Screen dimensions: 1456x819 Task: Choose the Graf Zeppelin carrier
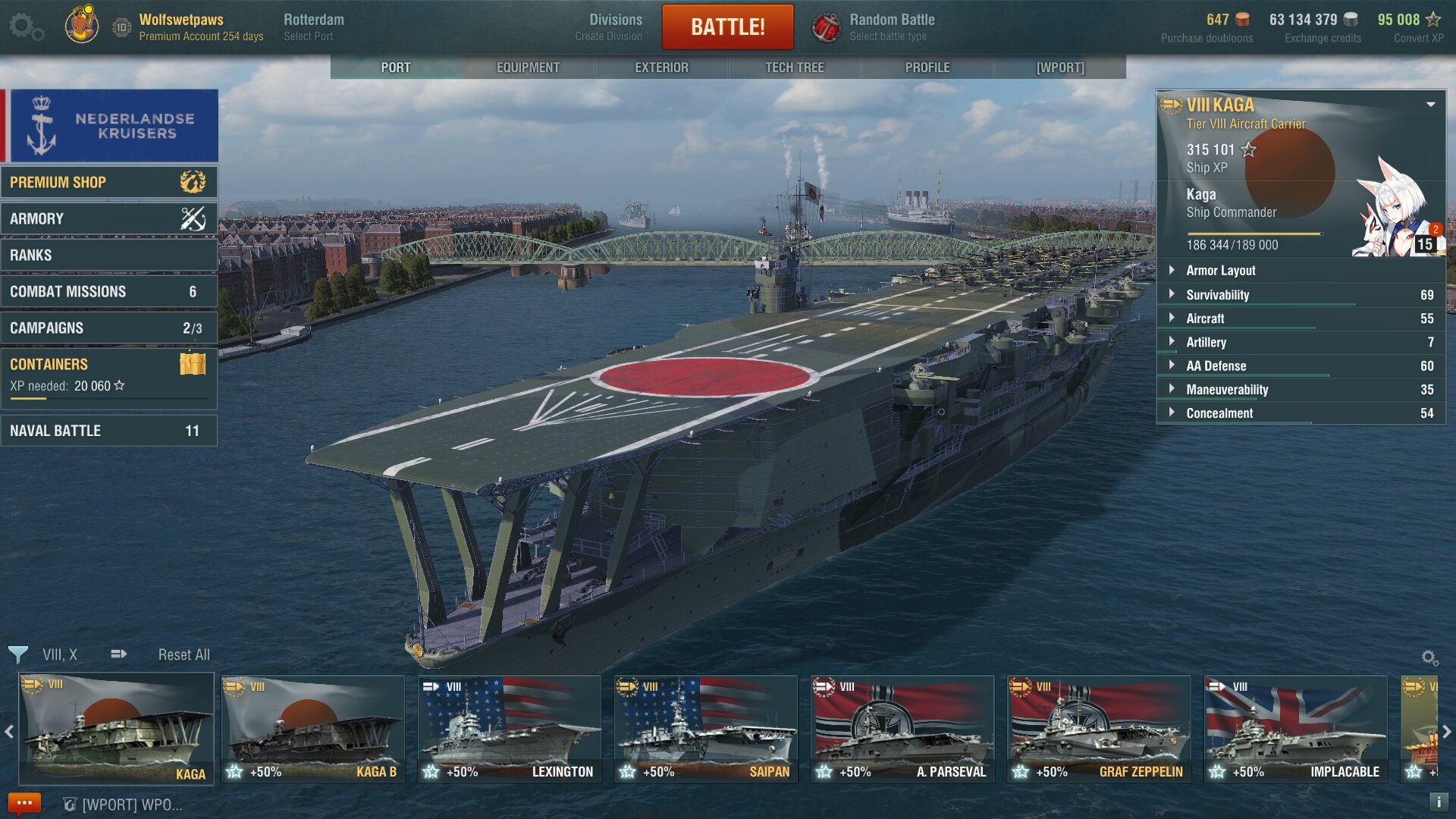click(1099, 729)
